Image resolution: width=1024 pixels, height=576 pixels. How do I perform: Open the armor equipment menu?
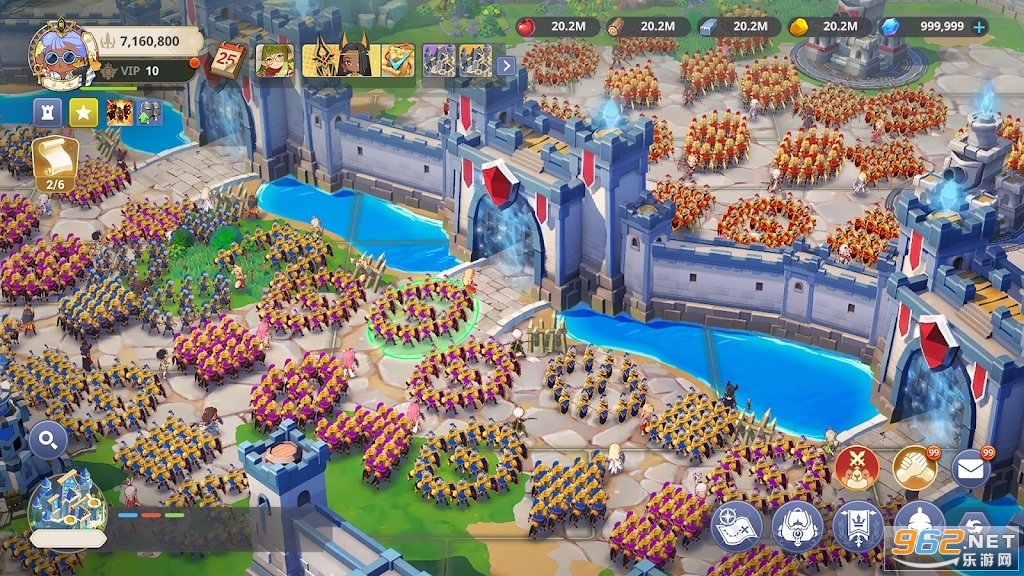[x=797, y=527]
